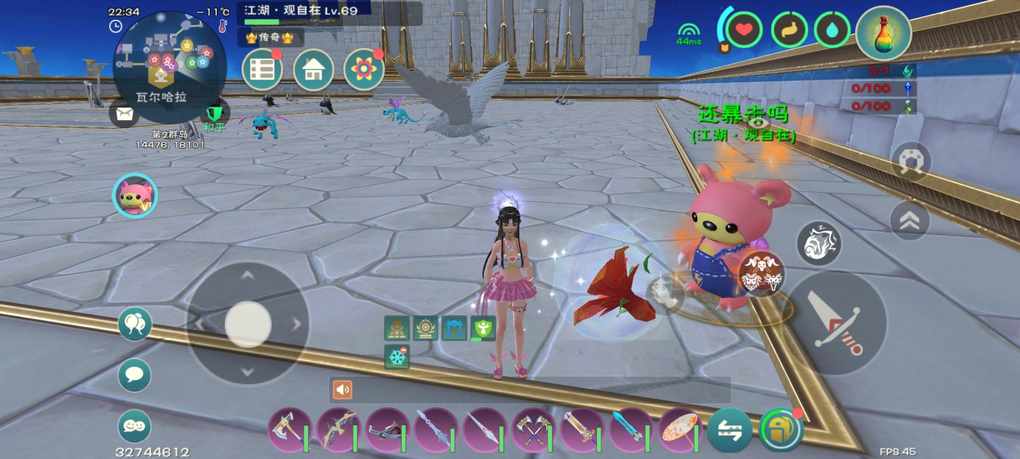Screen dimensions: 1020x459
Task: Open the mail envelope icon
Action: [123, 114]
